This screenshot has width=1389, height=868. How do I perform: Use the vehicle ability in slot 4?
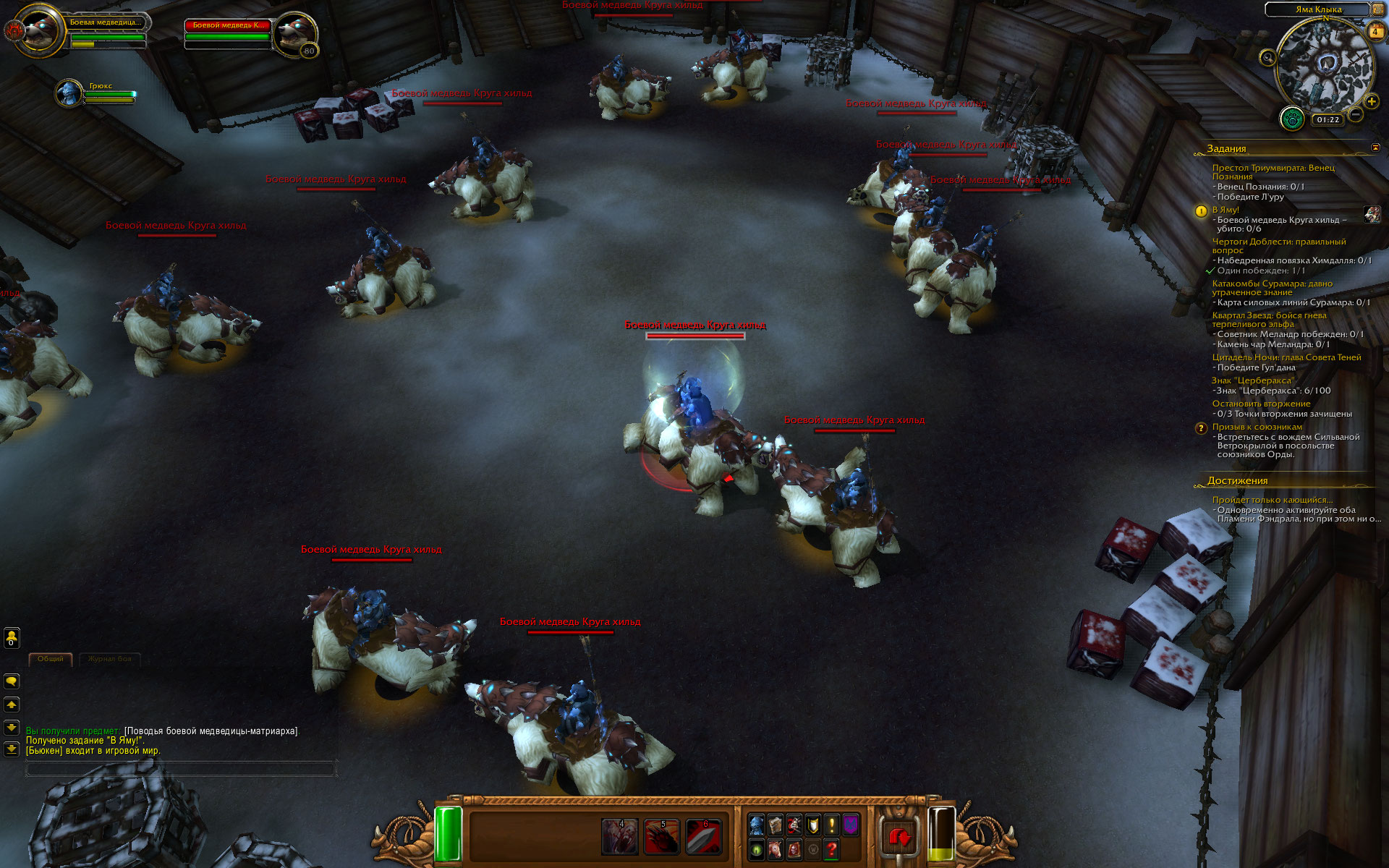tap(620, 837)
